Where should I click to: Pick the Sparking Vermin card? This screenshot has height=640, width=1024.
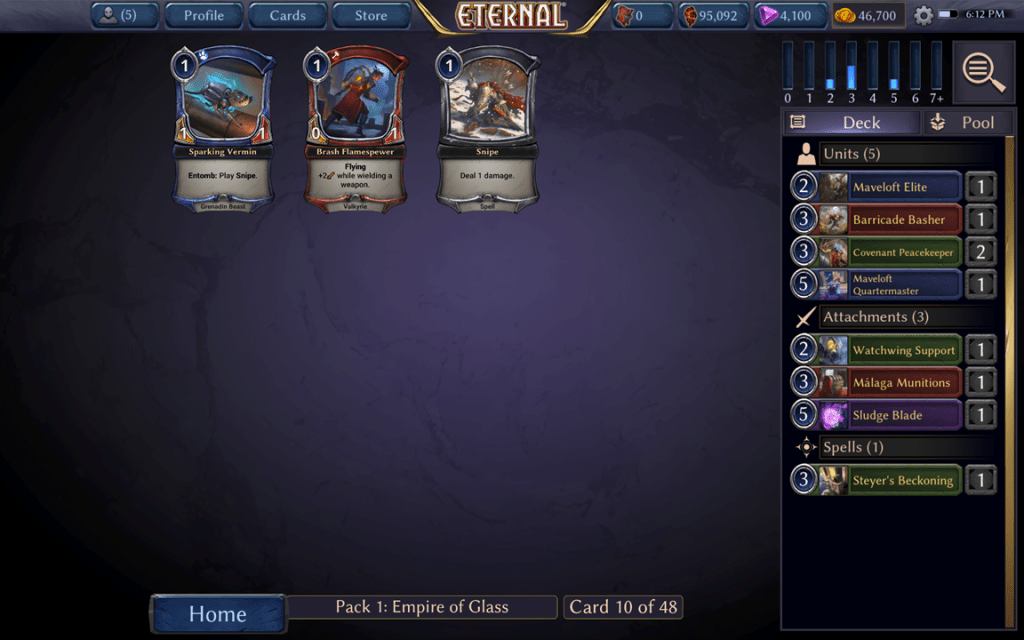point(225,128)
